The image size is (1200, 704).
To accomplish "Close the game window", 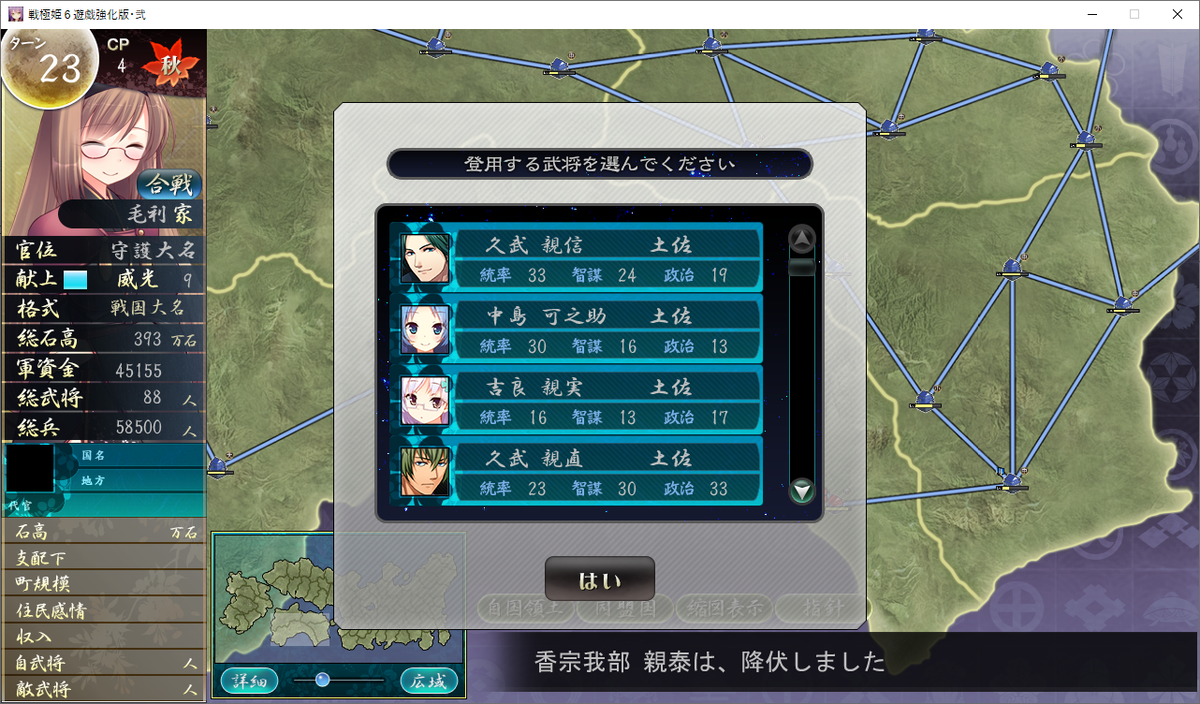I will tap(1176, 14).
